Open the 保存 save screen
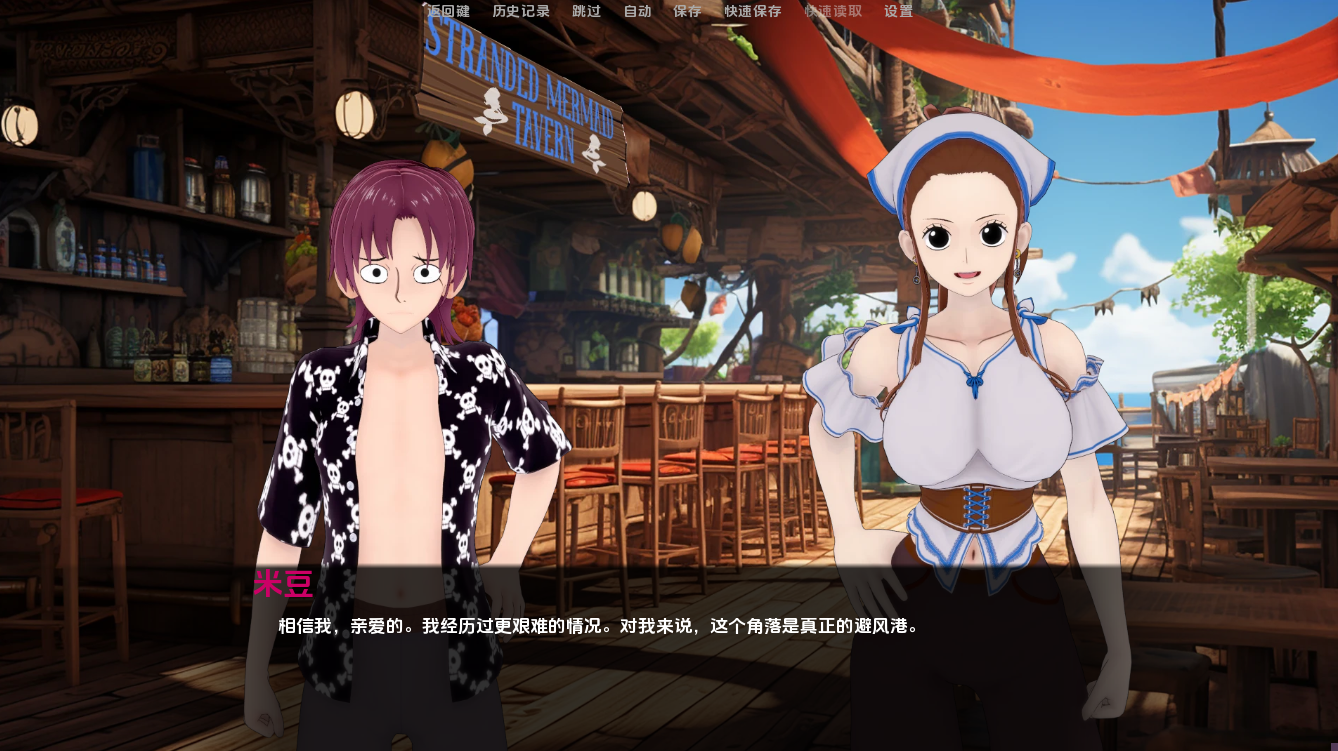This screenshot has height=751, width=1338. pyautogui.click(x=689, y=13)
